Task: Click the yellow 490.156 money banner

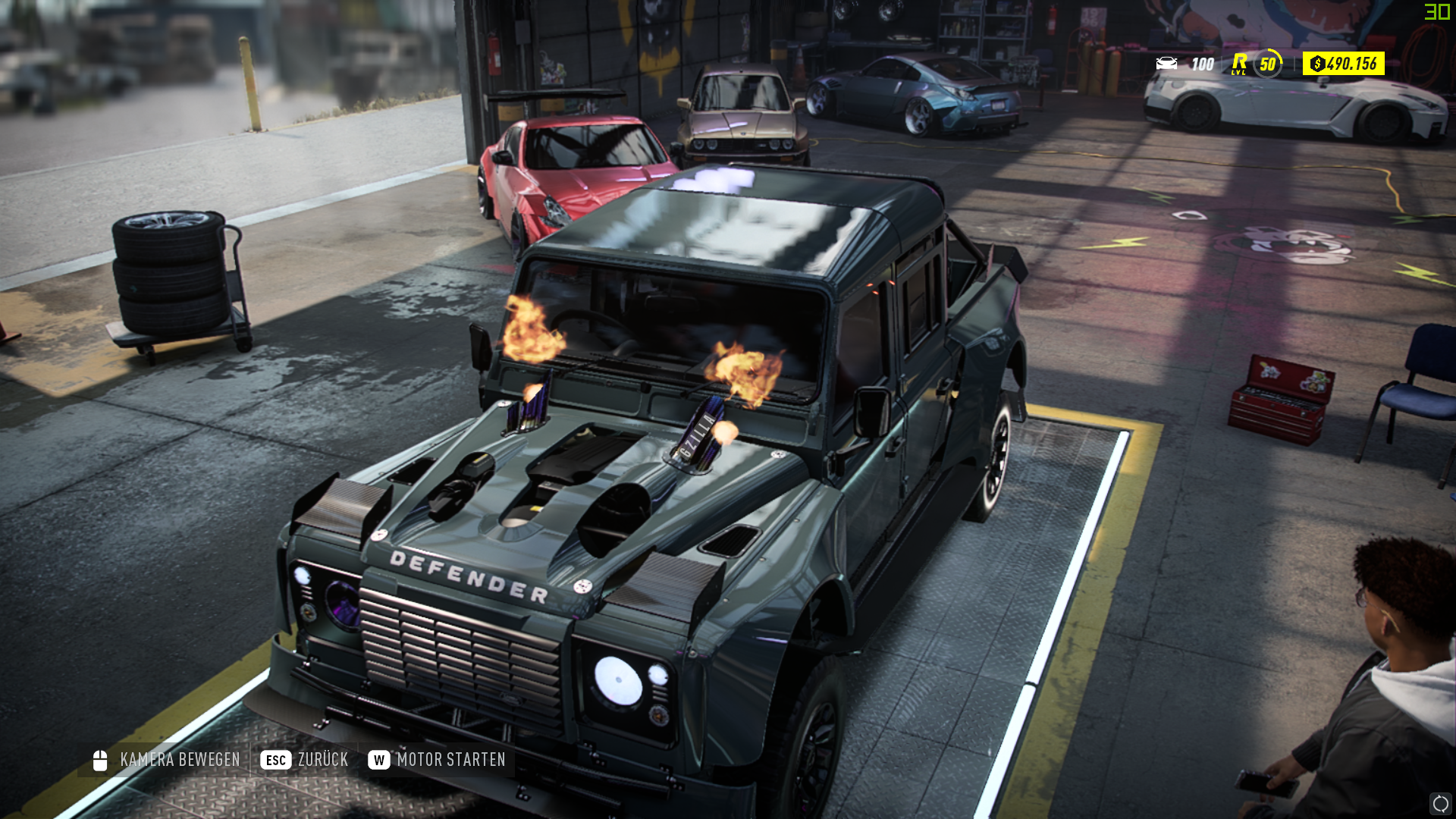Action: click(1342, 64)
